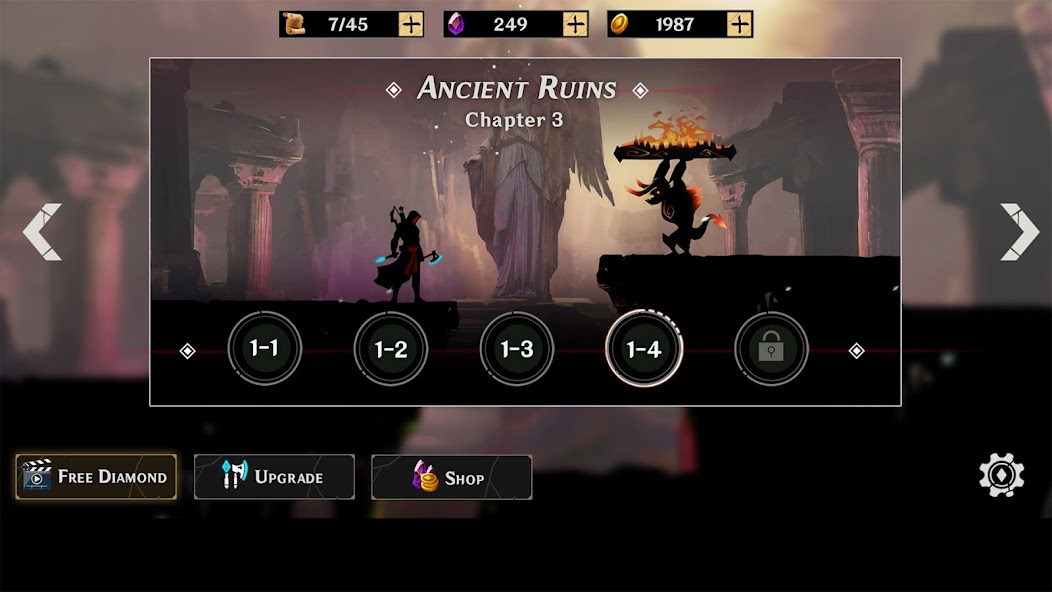Open the Upgrade menu
This screenshot has height=592, width=1052.
tap(274, 477)
